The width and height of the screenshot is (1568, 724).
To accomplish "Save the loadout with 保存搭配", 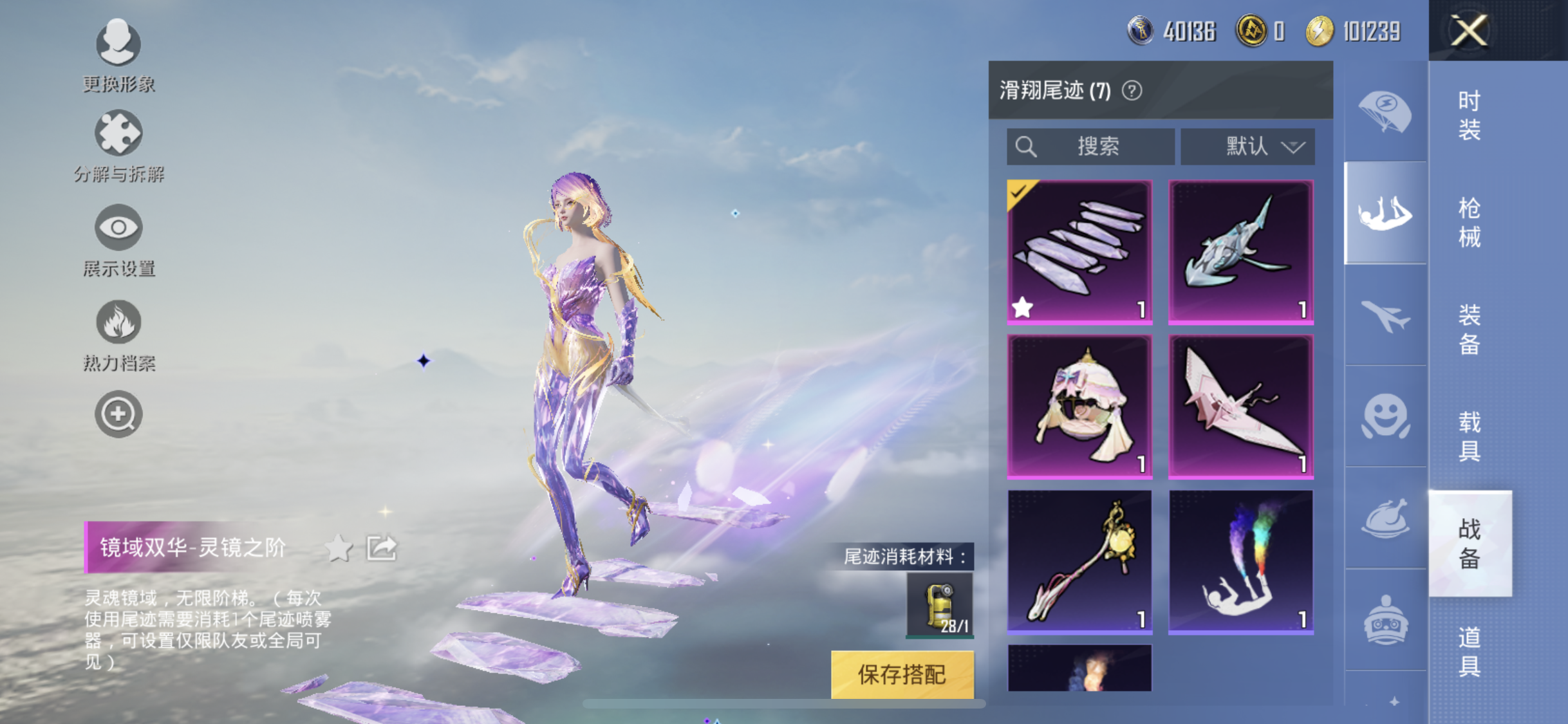I will 902,674.
